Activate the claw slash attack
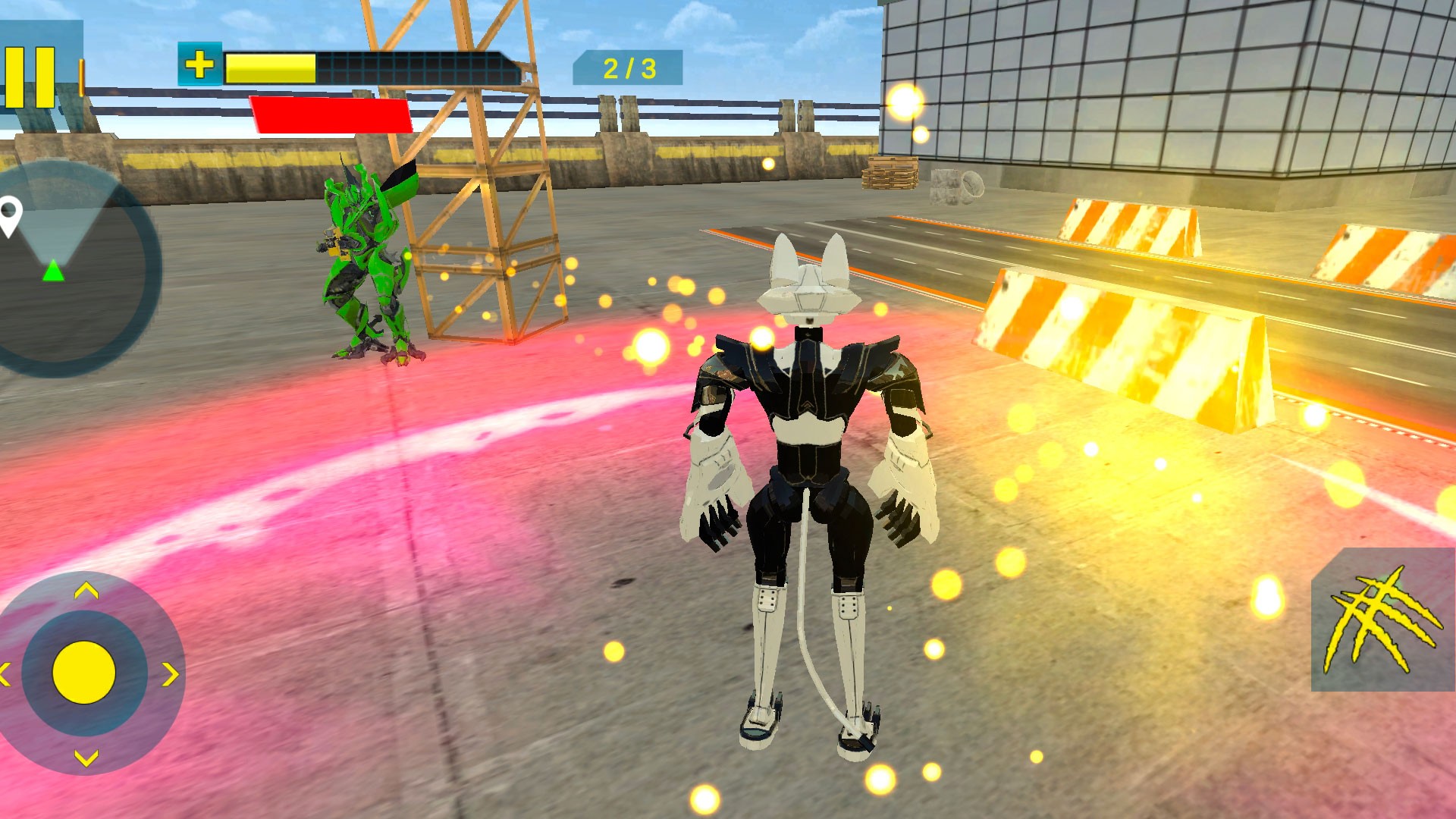Screen dimensions: 1456x819 click(x=1382, y=620)
